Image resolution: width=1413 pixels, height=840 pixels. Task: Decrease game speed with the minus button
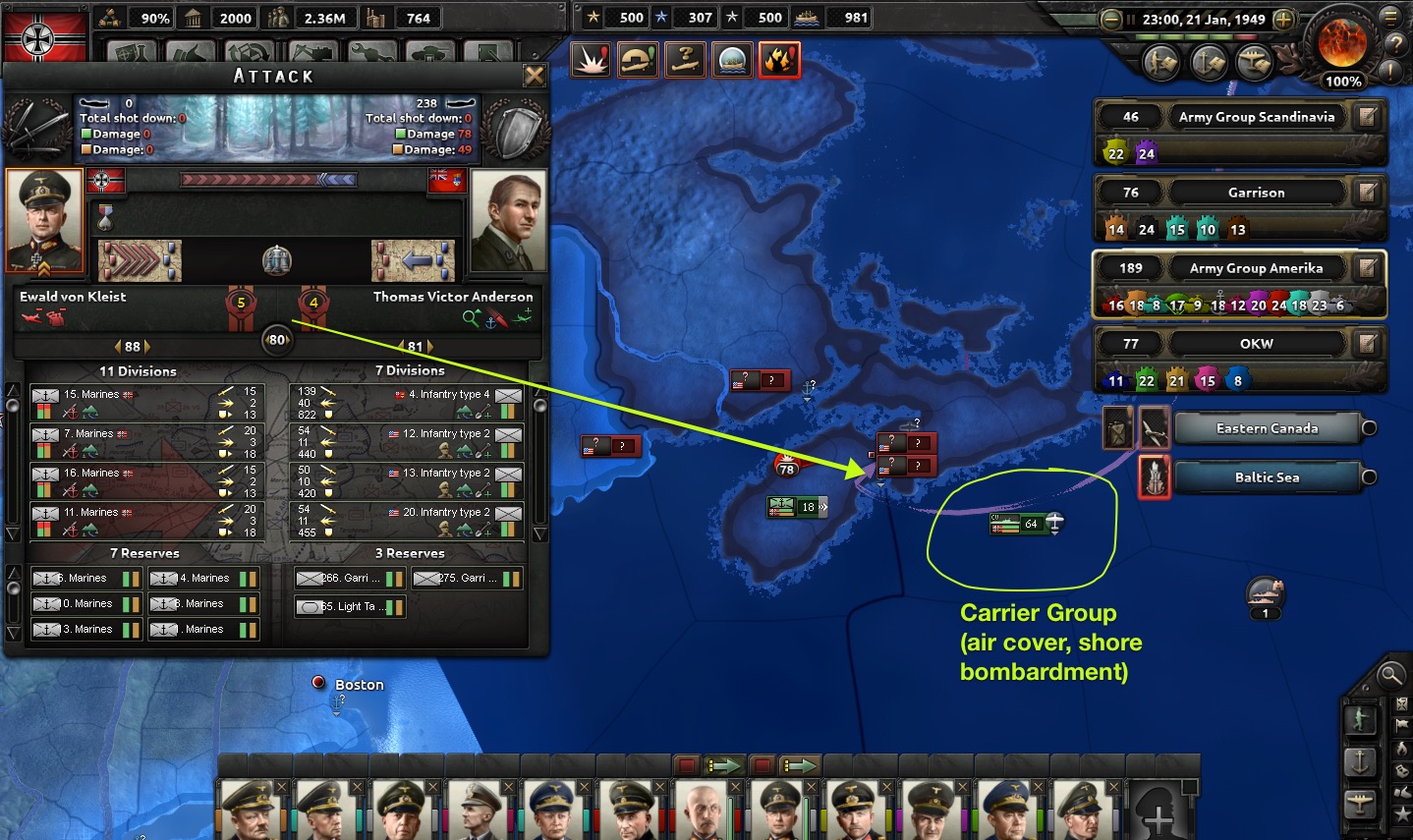(1111, 19)
